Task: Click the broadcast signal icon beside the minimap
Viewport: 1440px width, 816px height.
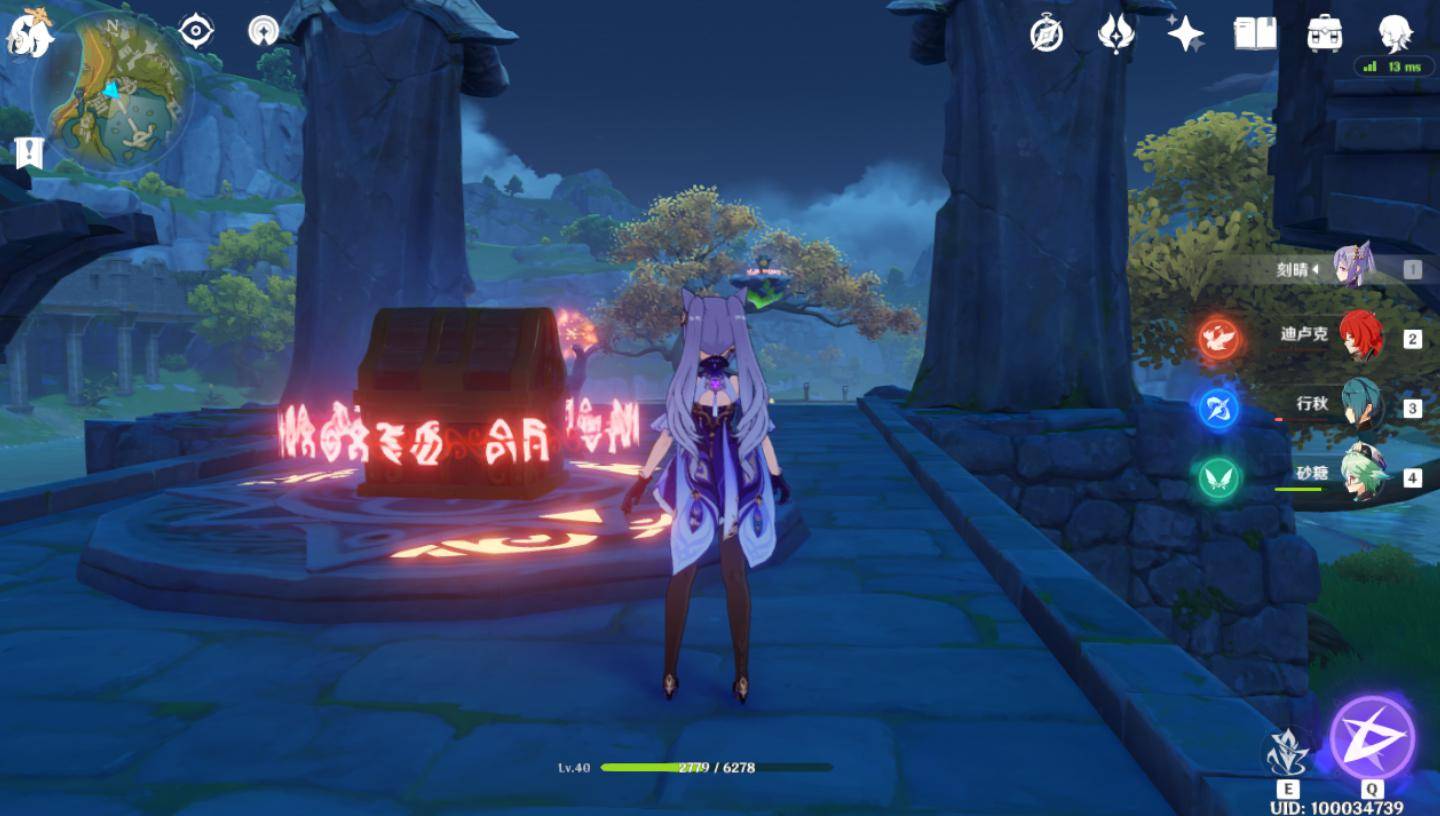Action: [263, 31]
